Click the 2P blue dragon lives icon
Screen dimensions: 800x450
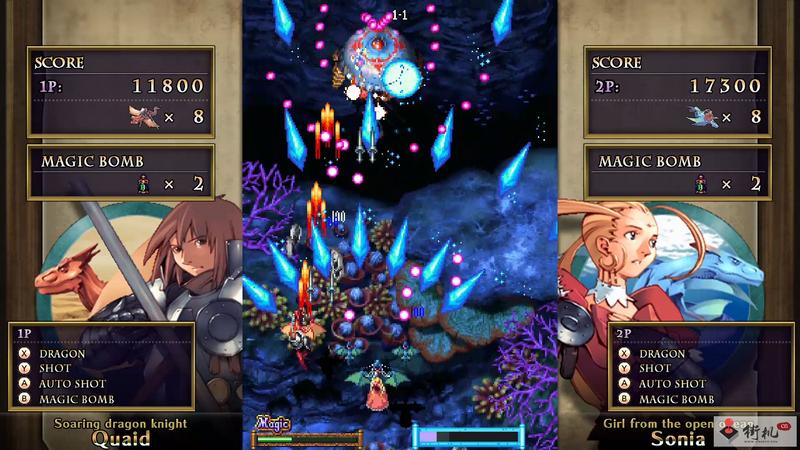(x=700, y=118)
